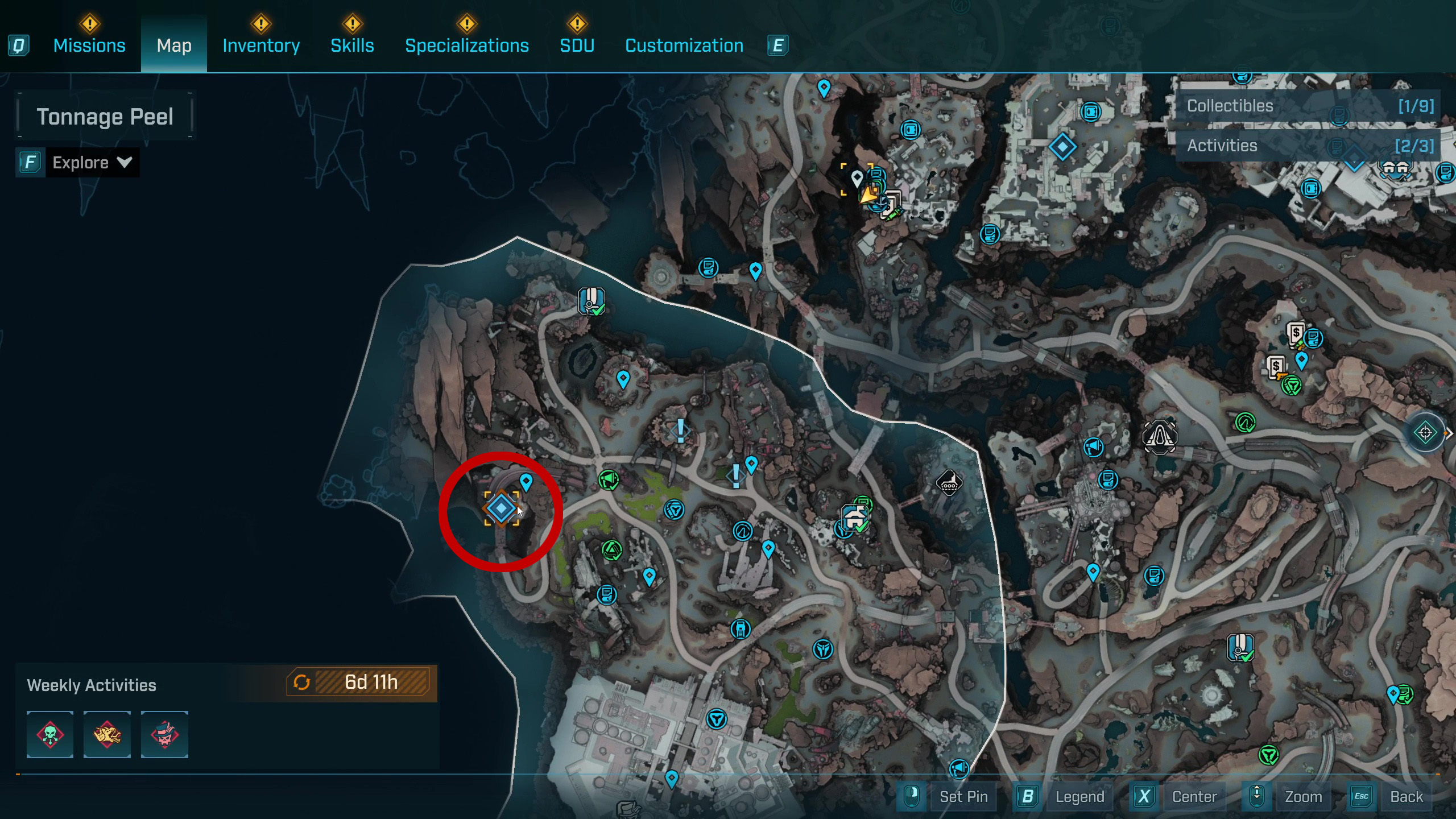Screen dimensions: 1456x819
Task: Center the map view
Action: click(x=1194, y=797)
